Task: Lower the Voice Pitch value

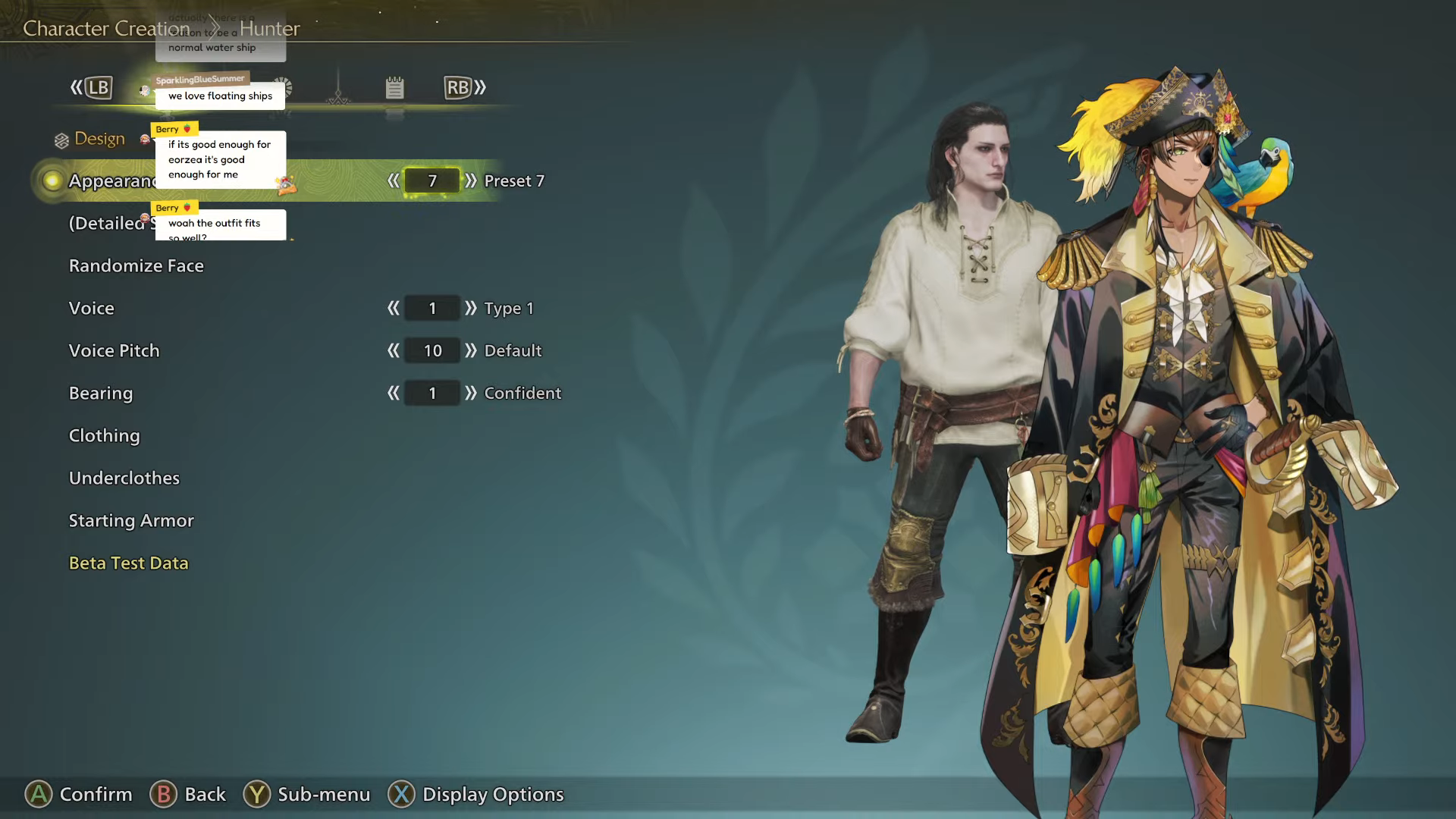Action: pyautogui.click(x=393, y=350)
